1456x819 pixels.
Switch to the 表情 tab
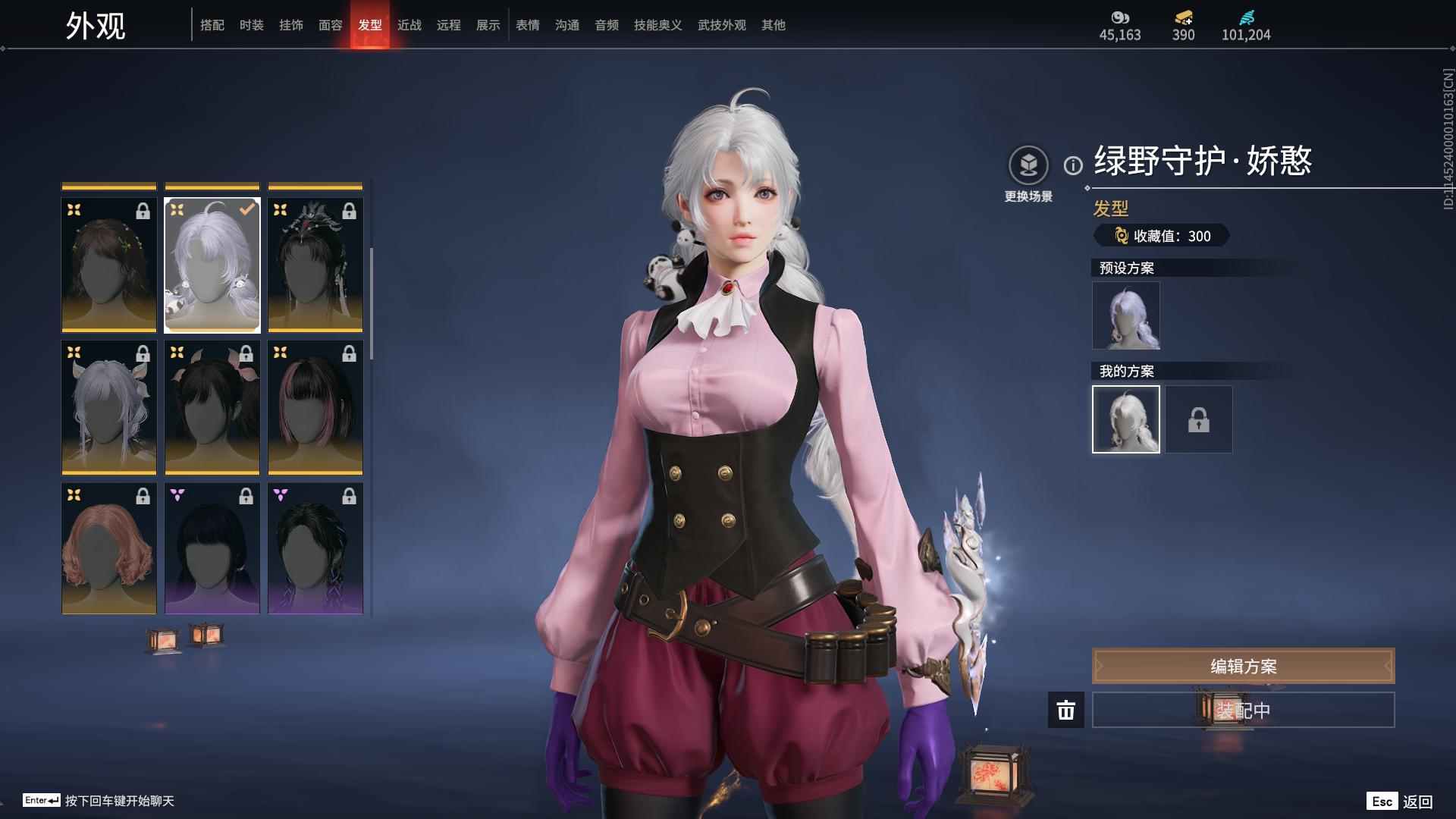[x=528, y=25]
